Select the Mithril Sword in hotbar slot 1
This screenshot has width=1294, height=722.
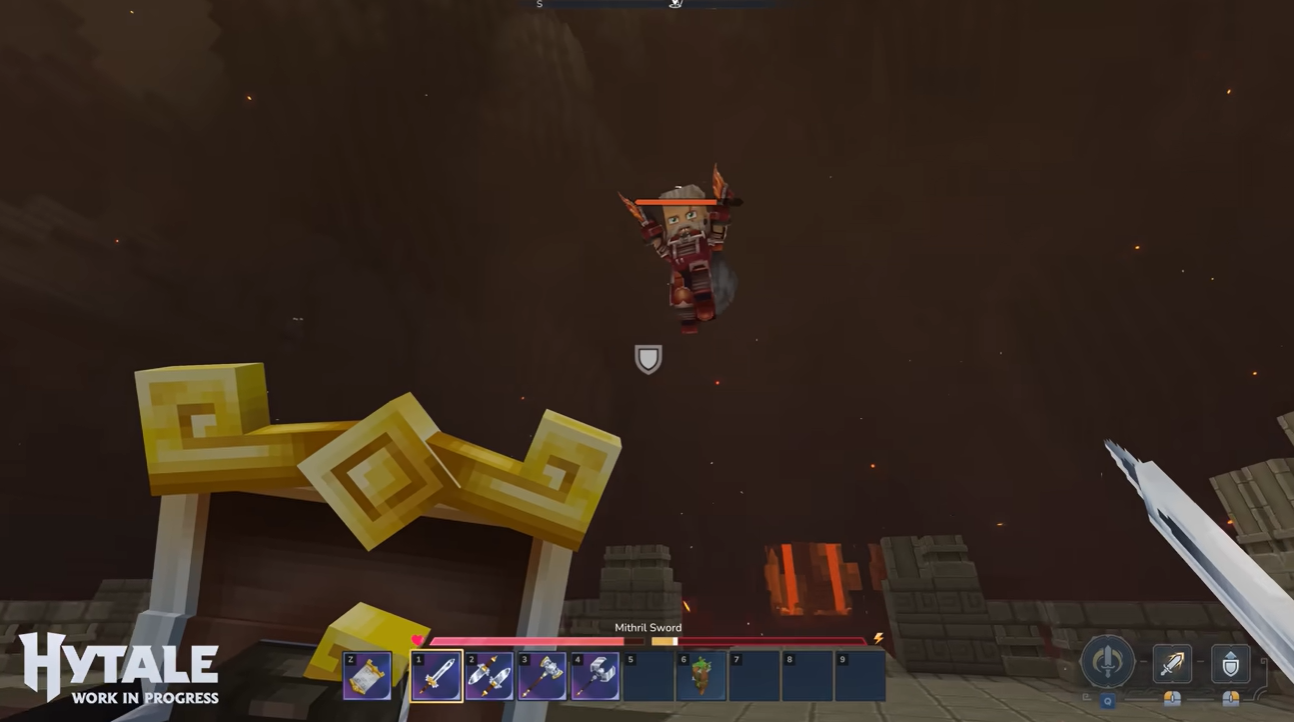click(x=436, y=676)
